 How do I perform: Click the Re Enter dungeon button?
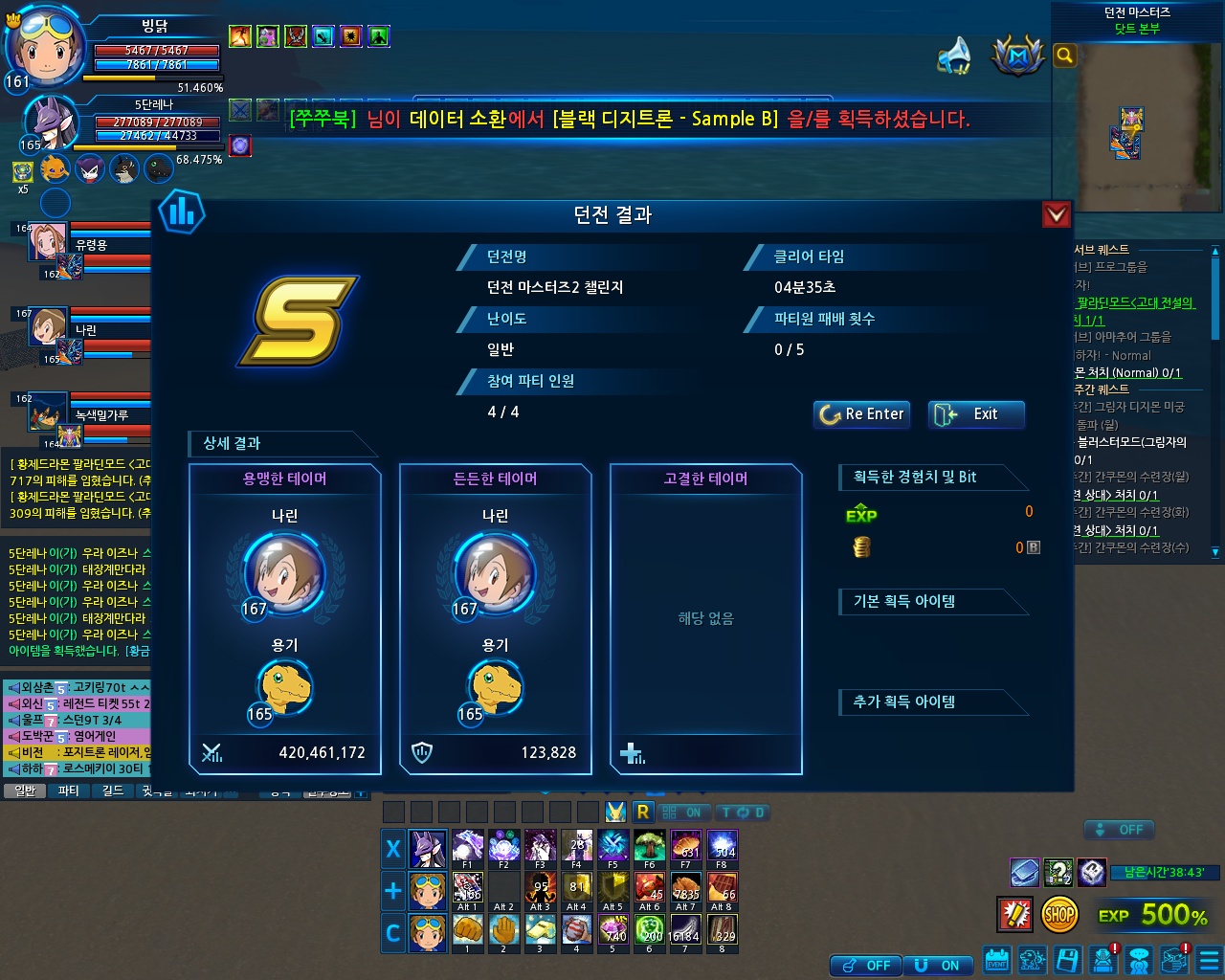(860, 414)
